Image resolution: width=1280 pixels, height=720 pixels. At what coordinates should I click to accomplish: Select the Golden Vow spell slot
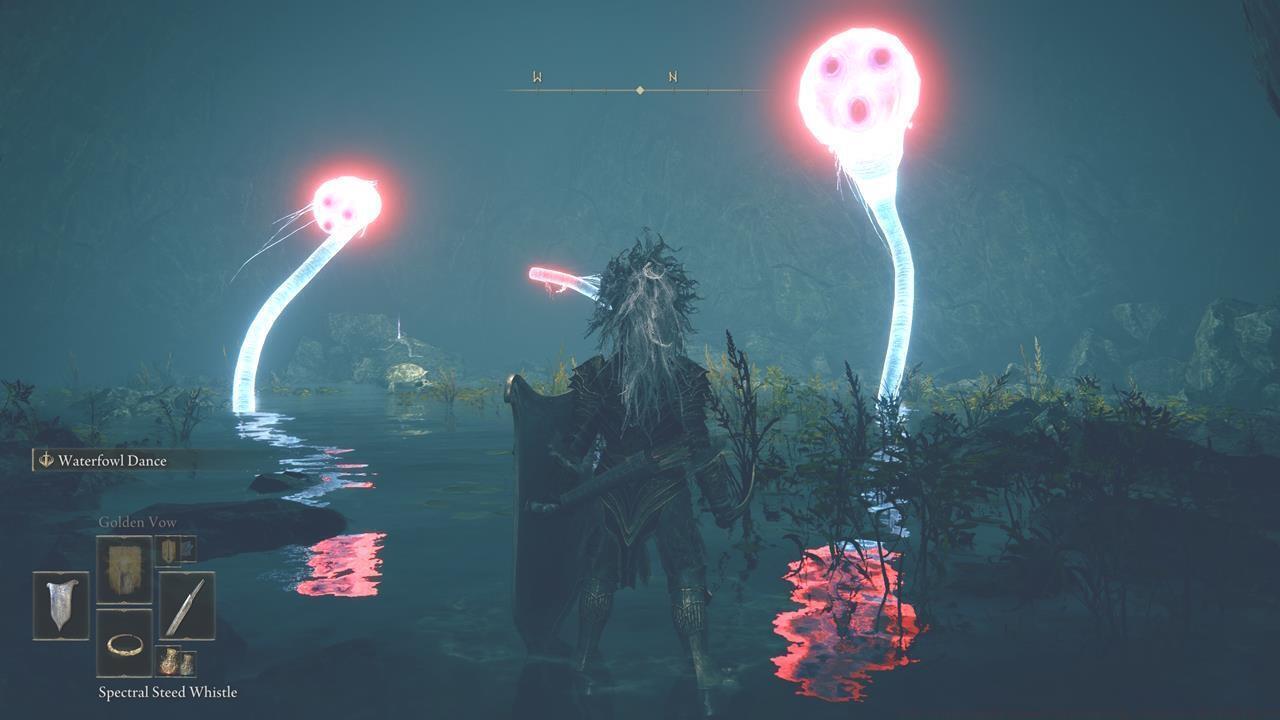[124, 569]
